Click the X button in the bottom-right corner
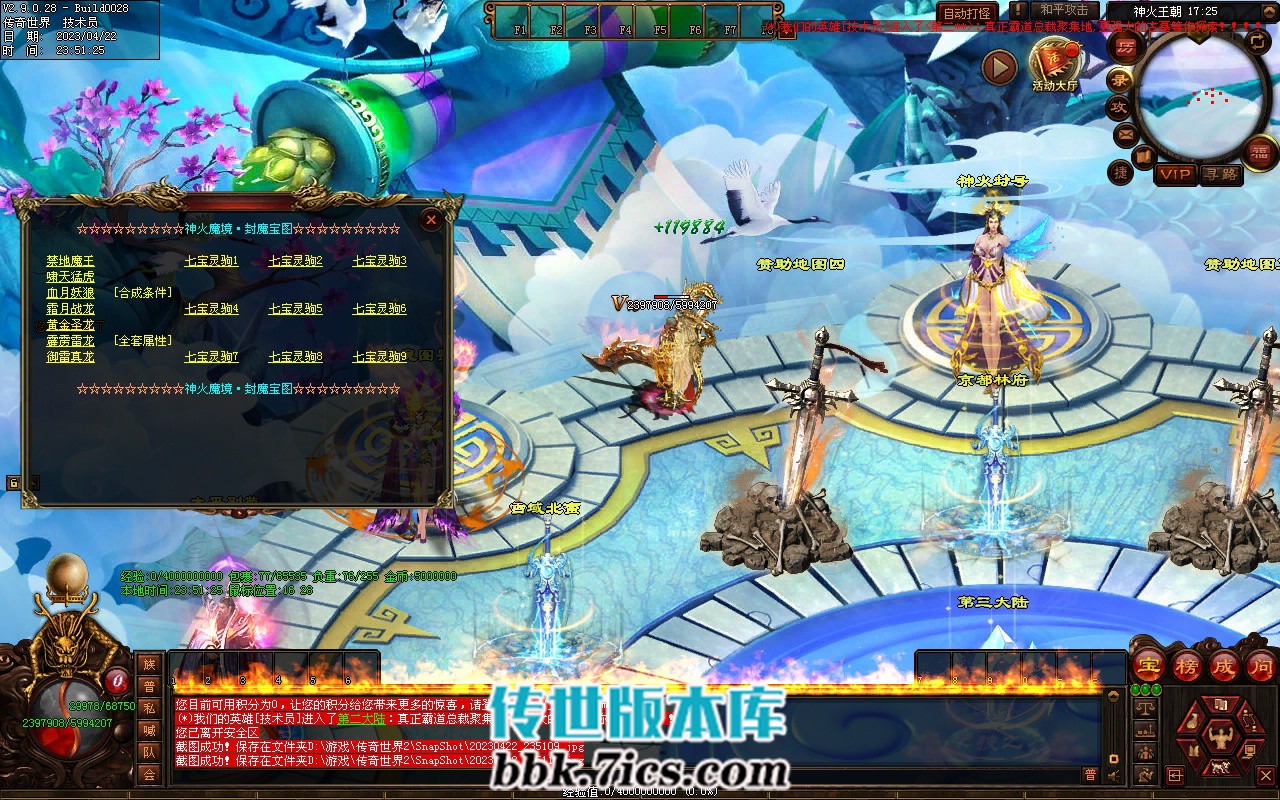 click(1265, 775)
